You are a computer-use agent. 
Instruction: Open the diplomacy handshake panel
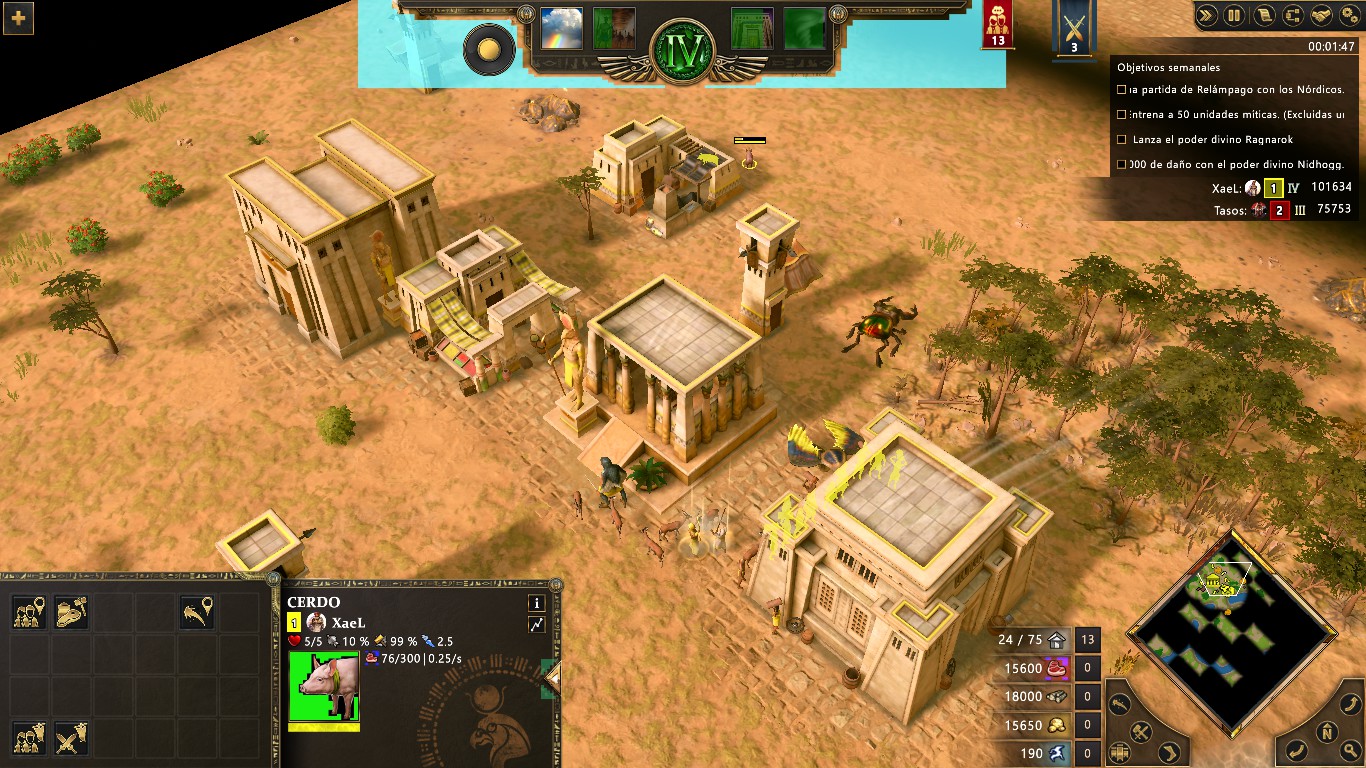[x=1321, y=16]
